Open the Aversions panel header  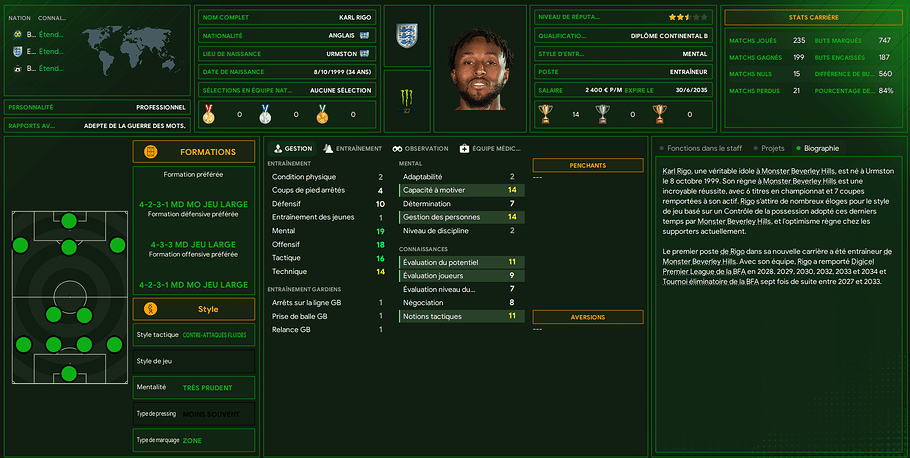[587, 318]
